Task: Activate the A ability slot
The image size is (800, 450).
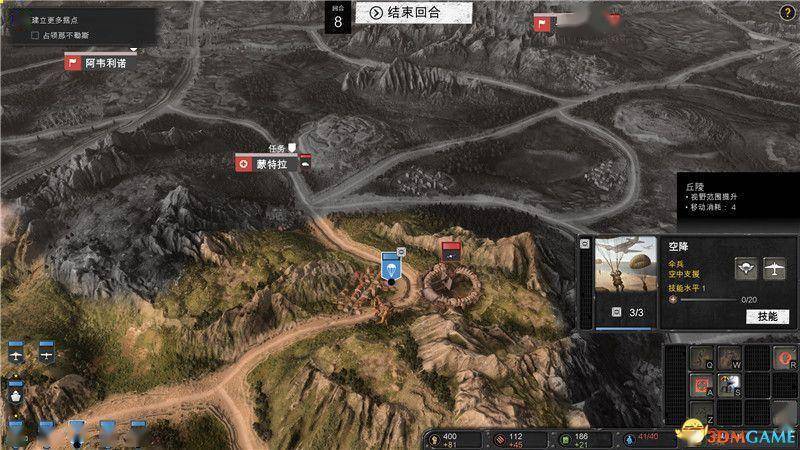Action: click(x=701, y=386)
